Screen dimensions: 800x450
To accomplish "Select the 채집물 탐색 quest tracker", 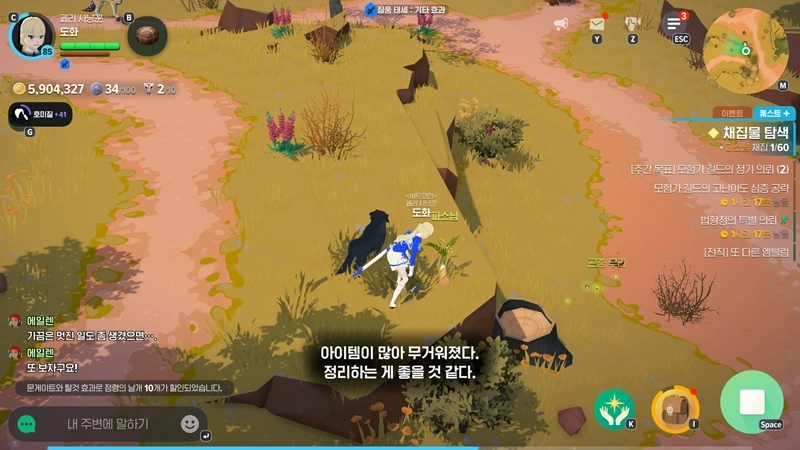I will [750, 132].
